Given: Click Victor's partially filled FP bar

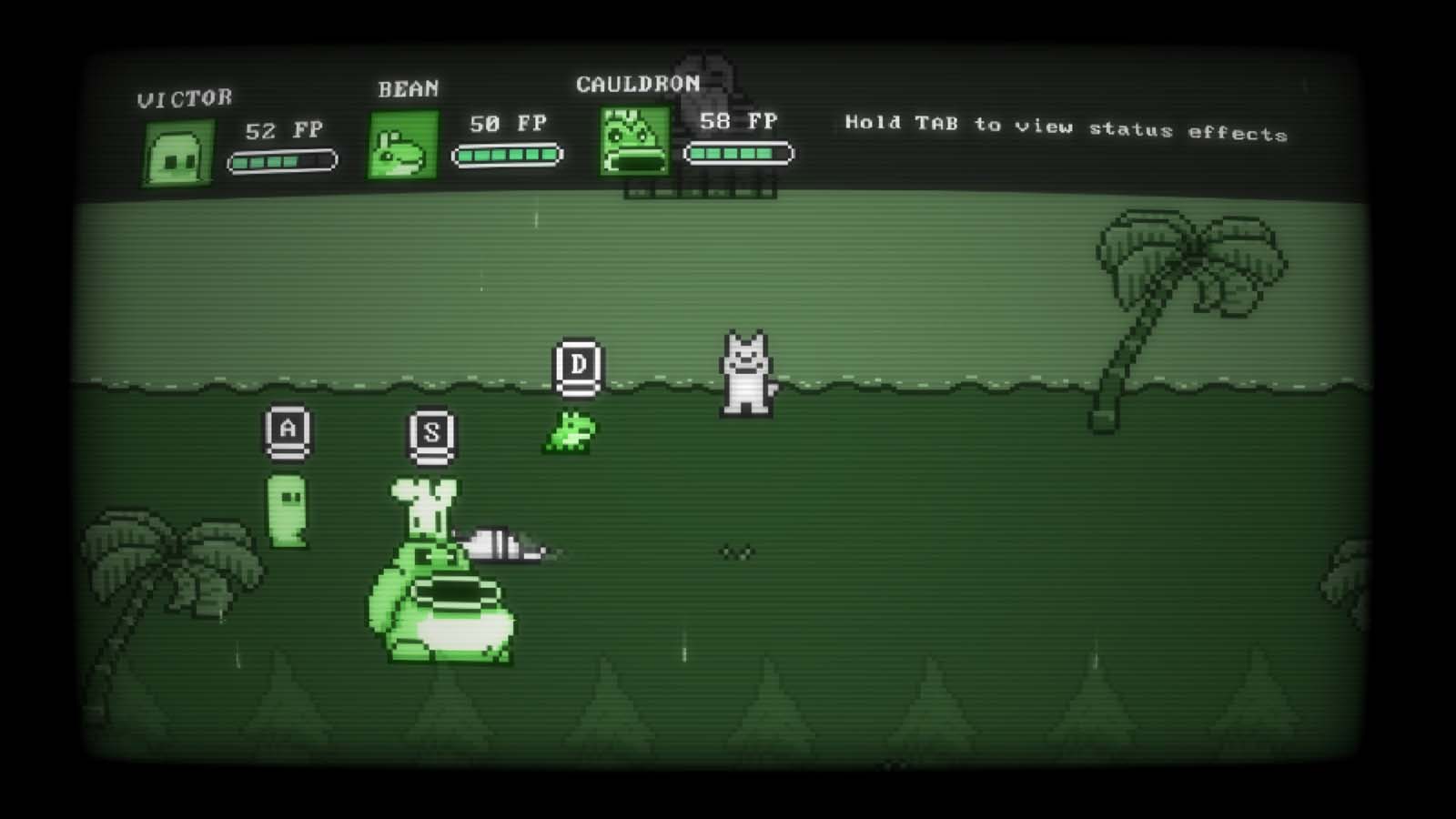Looking at the screenshot, I should pos(282,159).
